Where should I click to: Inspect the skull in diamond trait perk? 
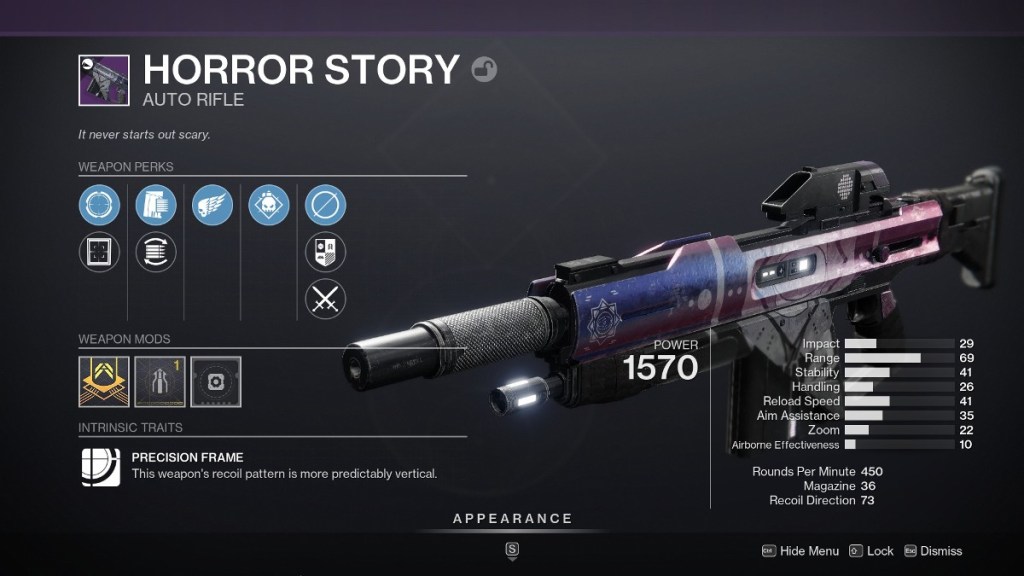[269, 206]
